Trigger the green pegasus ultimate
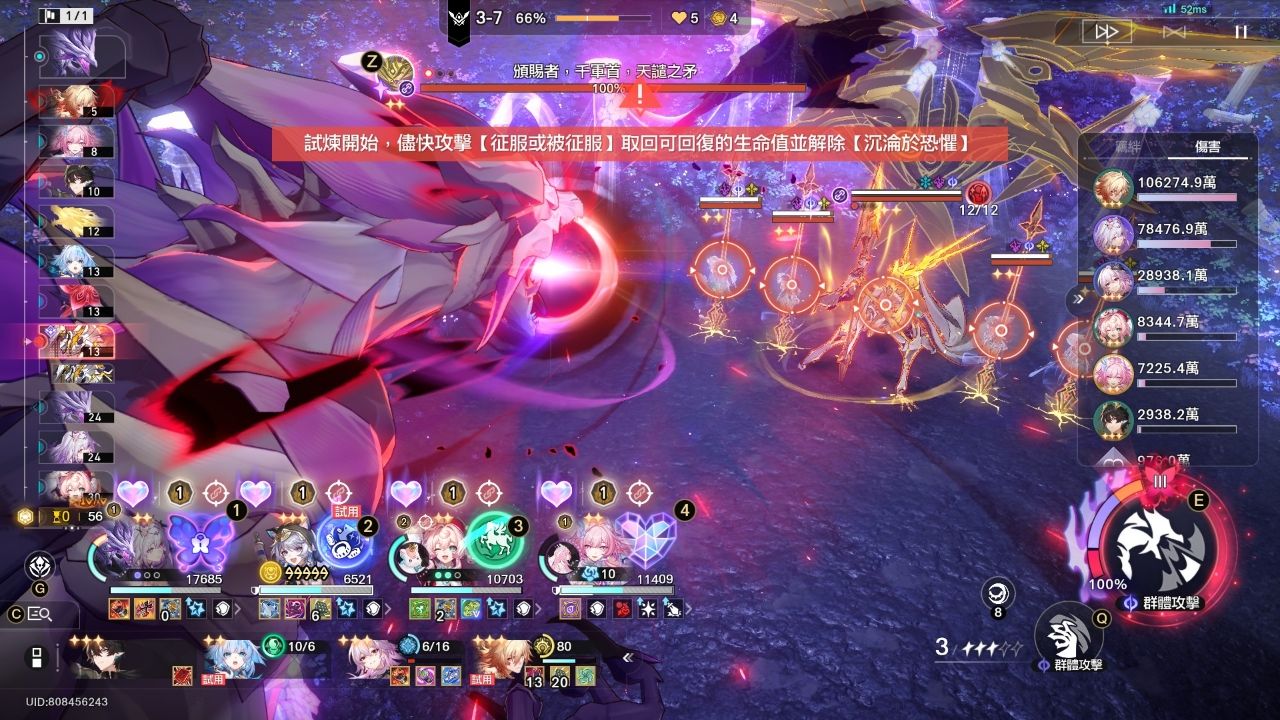The image size is (1280, 720). point(495,540)
